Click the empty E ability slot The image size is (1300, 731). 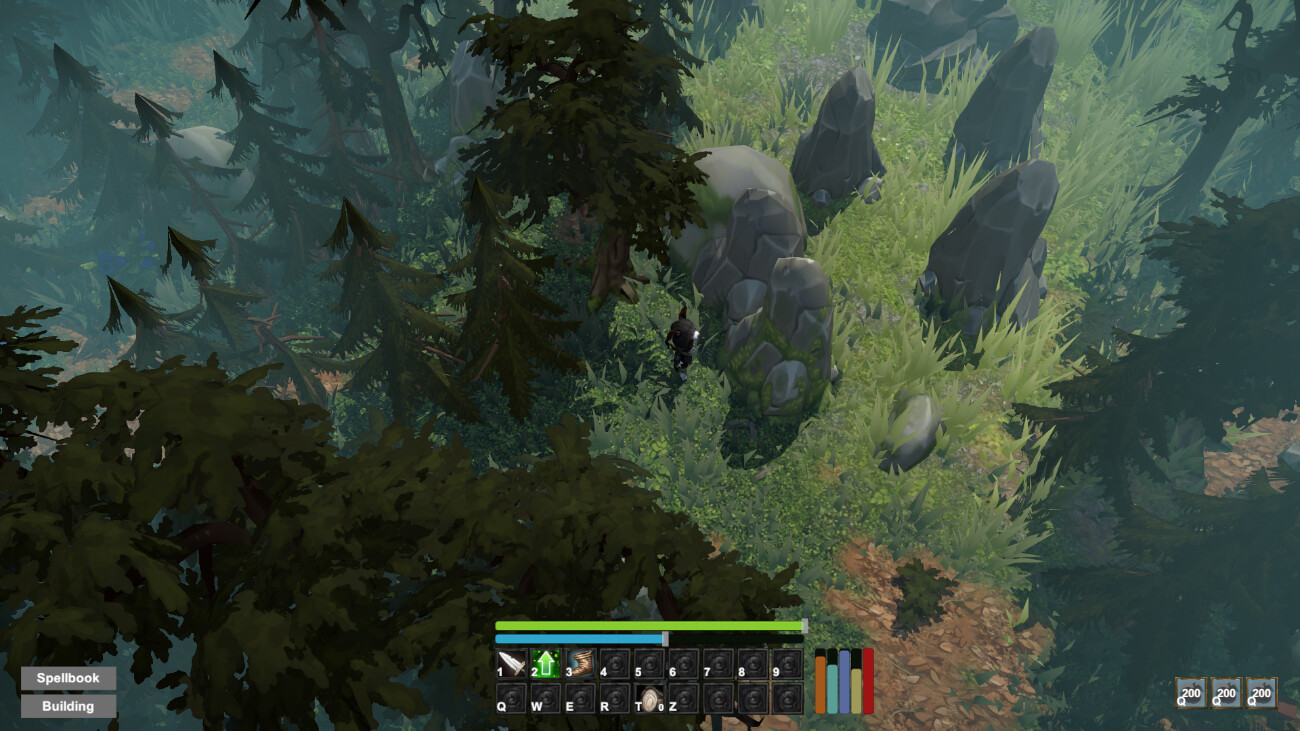[580, 698]
